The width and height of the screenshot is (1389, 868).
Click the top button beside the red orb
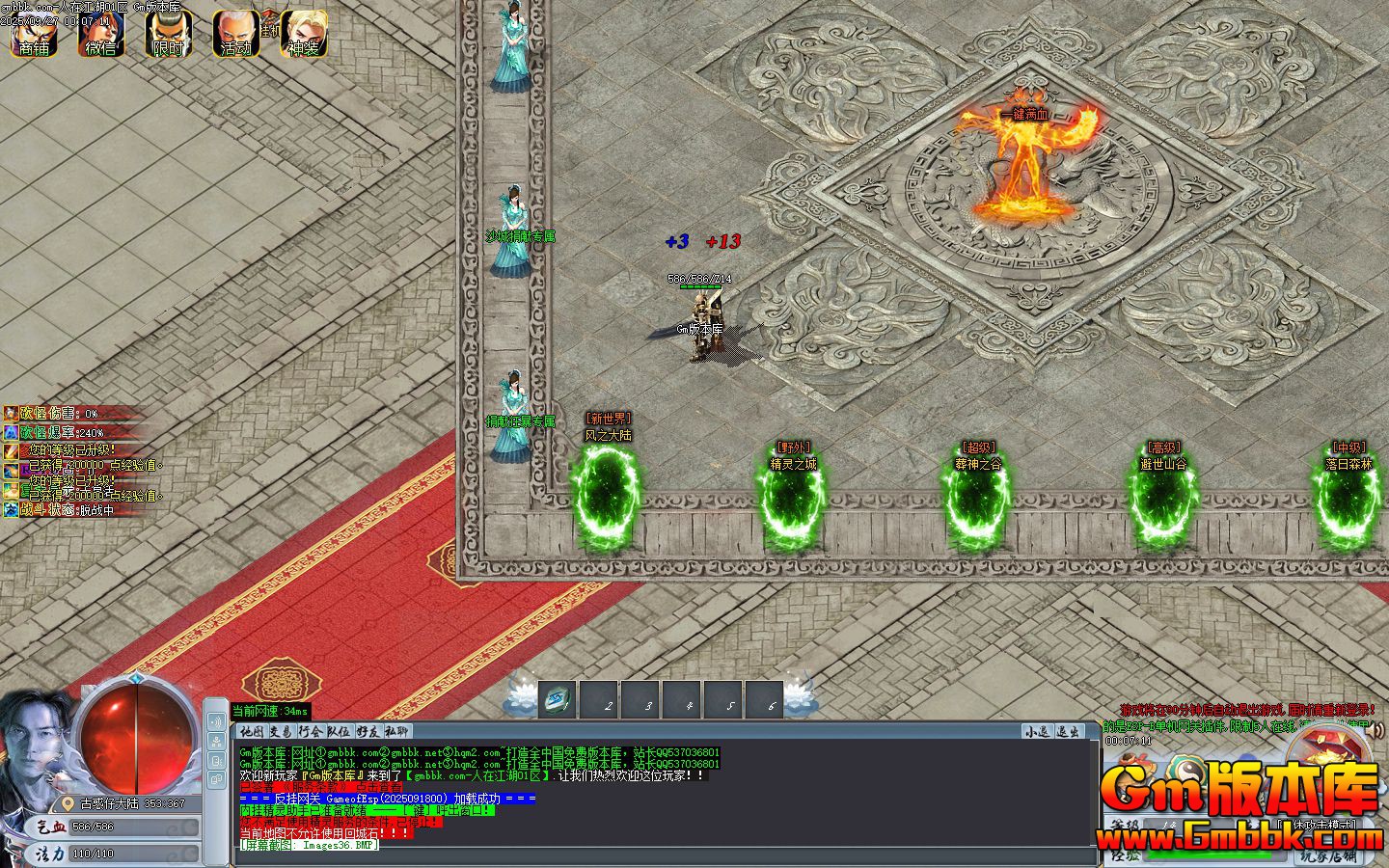click(x=216, y=719)
